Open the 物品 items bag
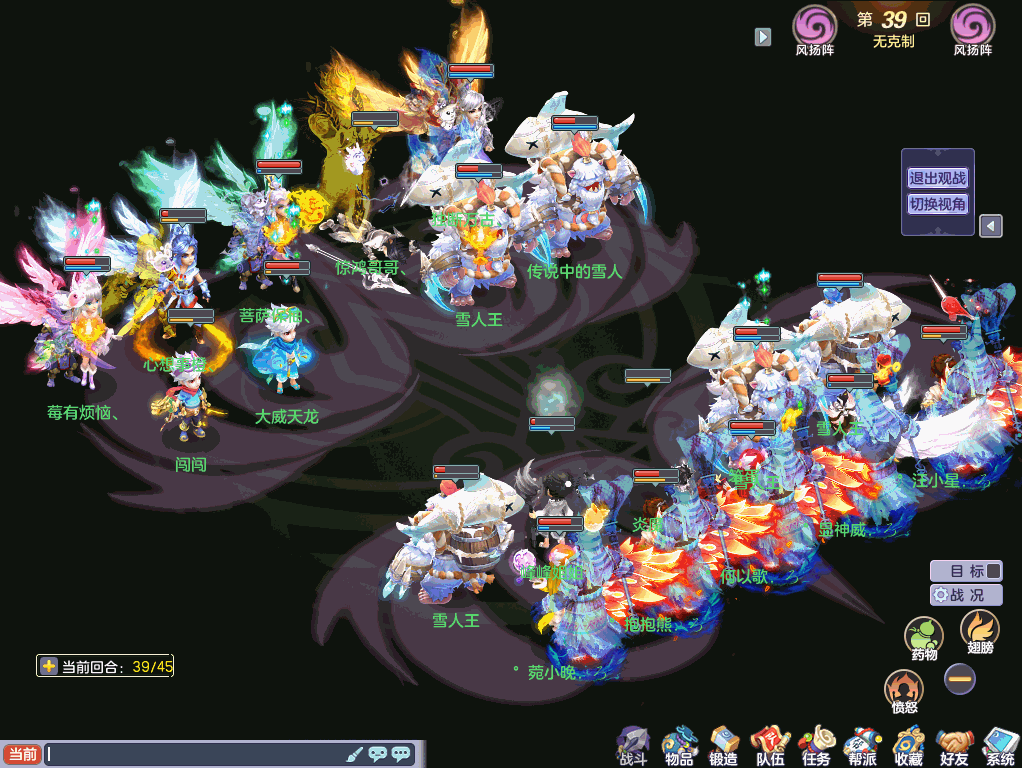The height and width of the screenshot is (768, 1022). coord(679,745)
